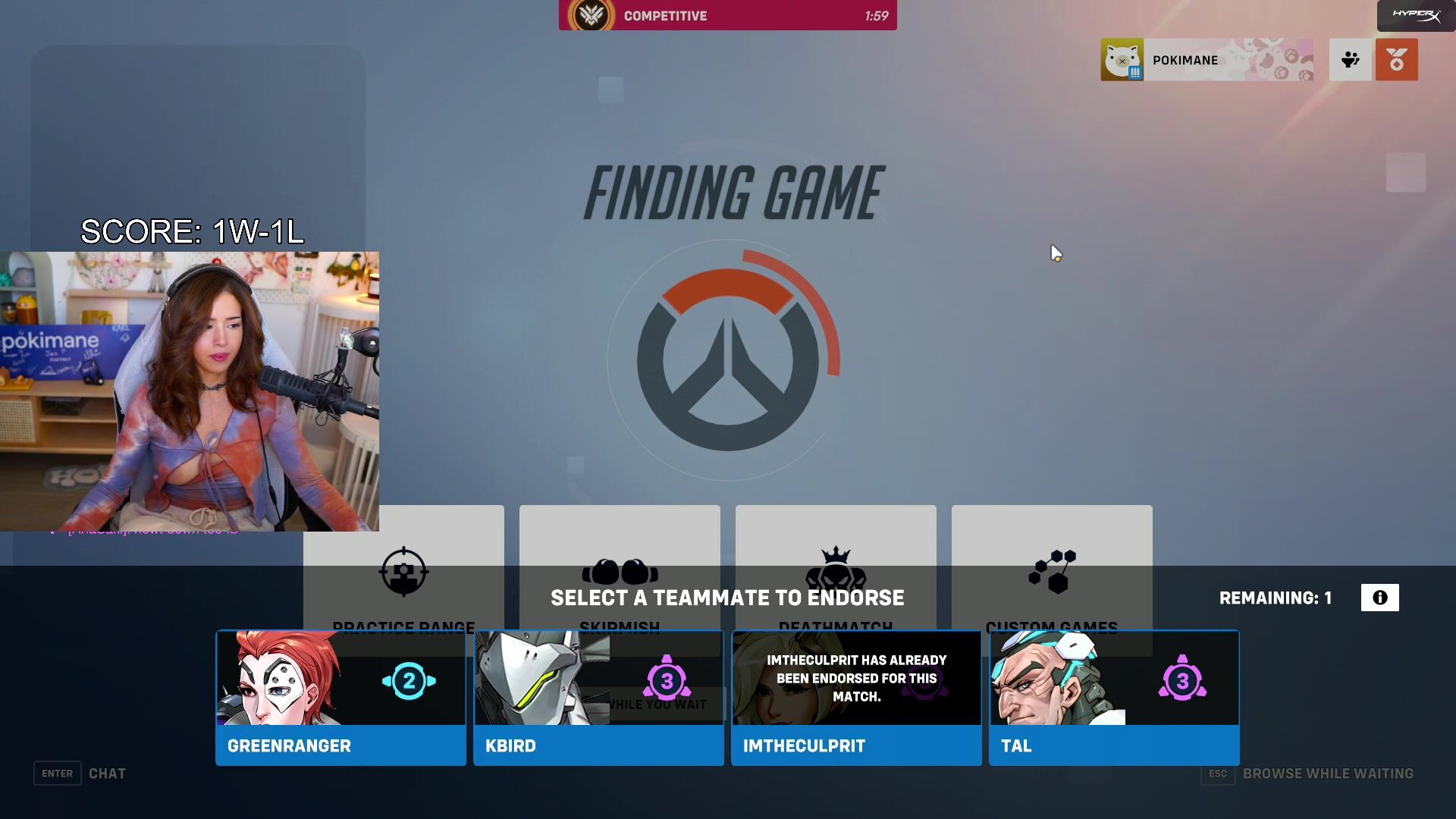Open the social group icon
The height and width of the screenshot is (819, 1456).
pyautogui.click(x=1350, y=60)
